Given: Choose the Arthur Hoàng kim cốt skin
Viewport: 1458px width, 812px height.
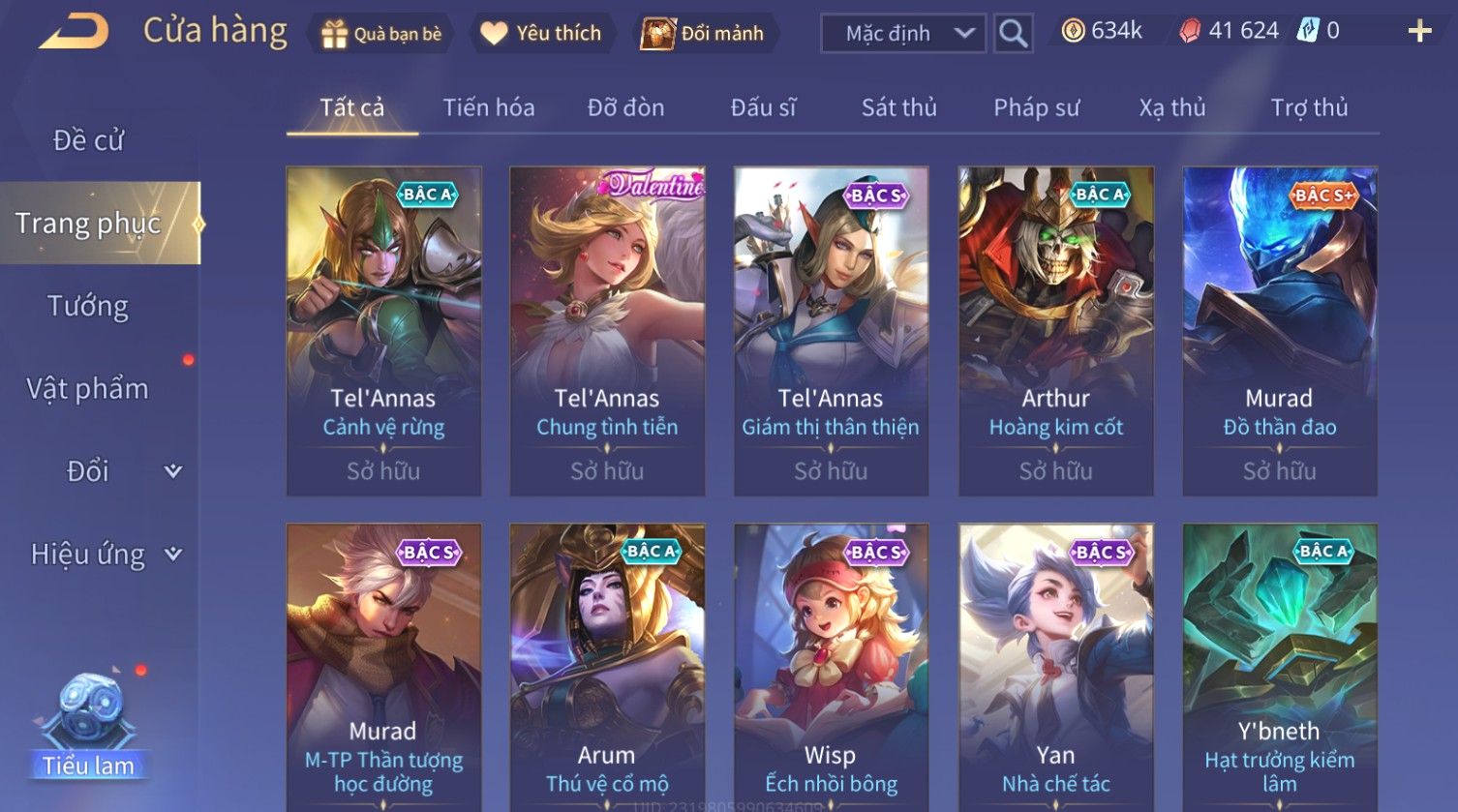Looking at the screenshot, I should click(x=1055, y=331).
